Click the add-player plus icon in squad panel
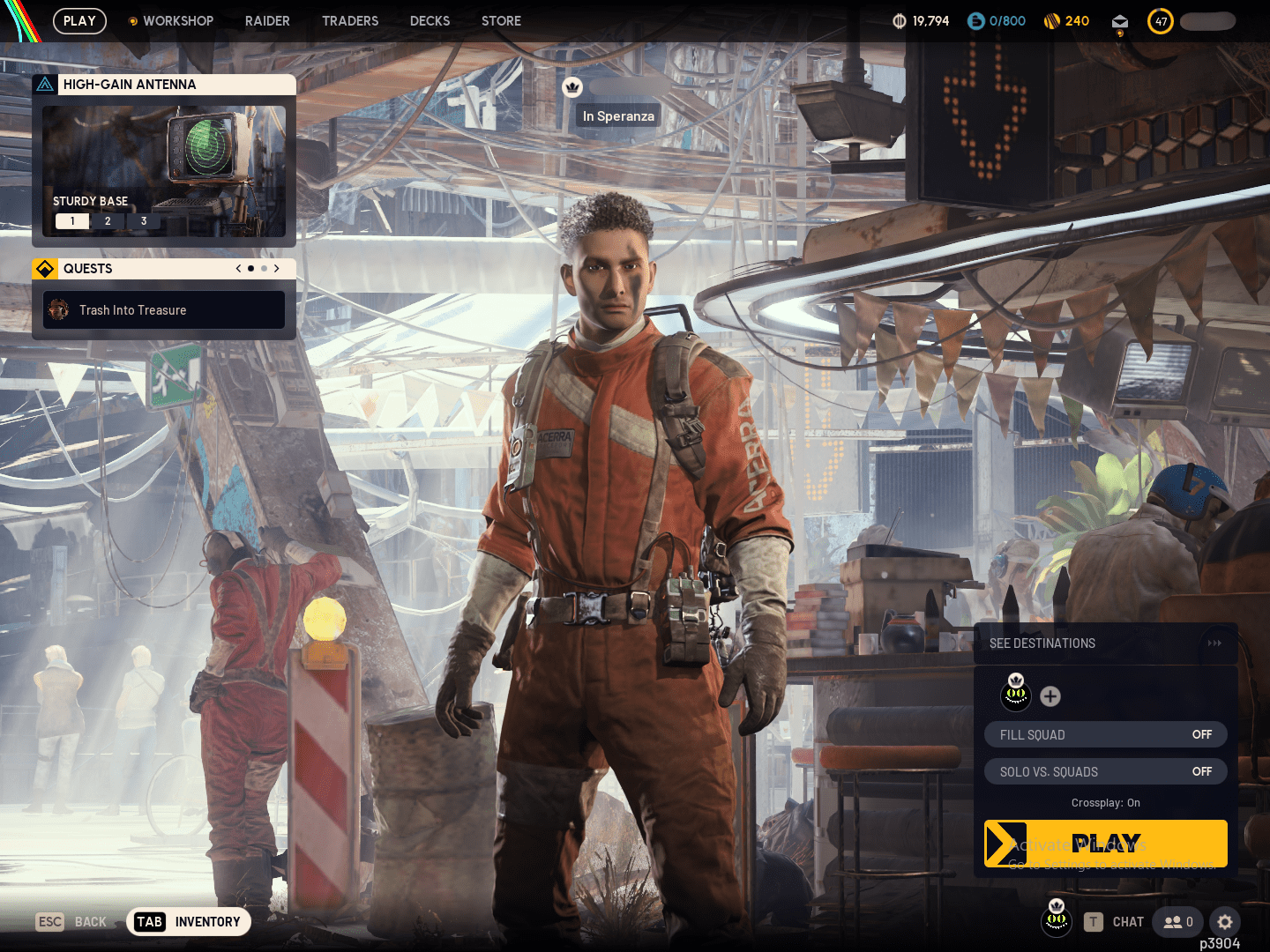The width and height of the screenshot is (1270, 952). (1050, 696)
